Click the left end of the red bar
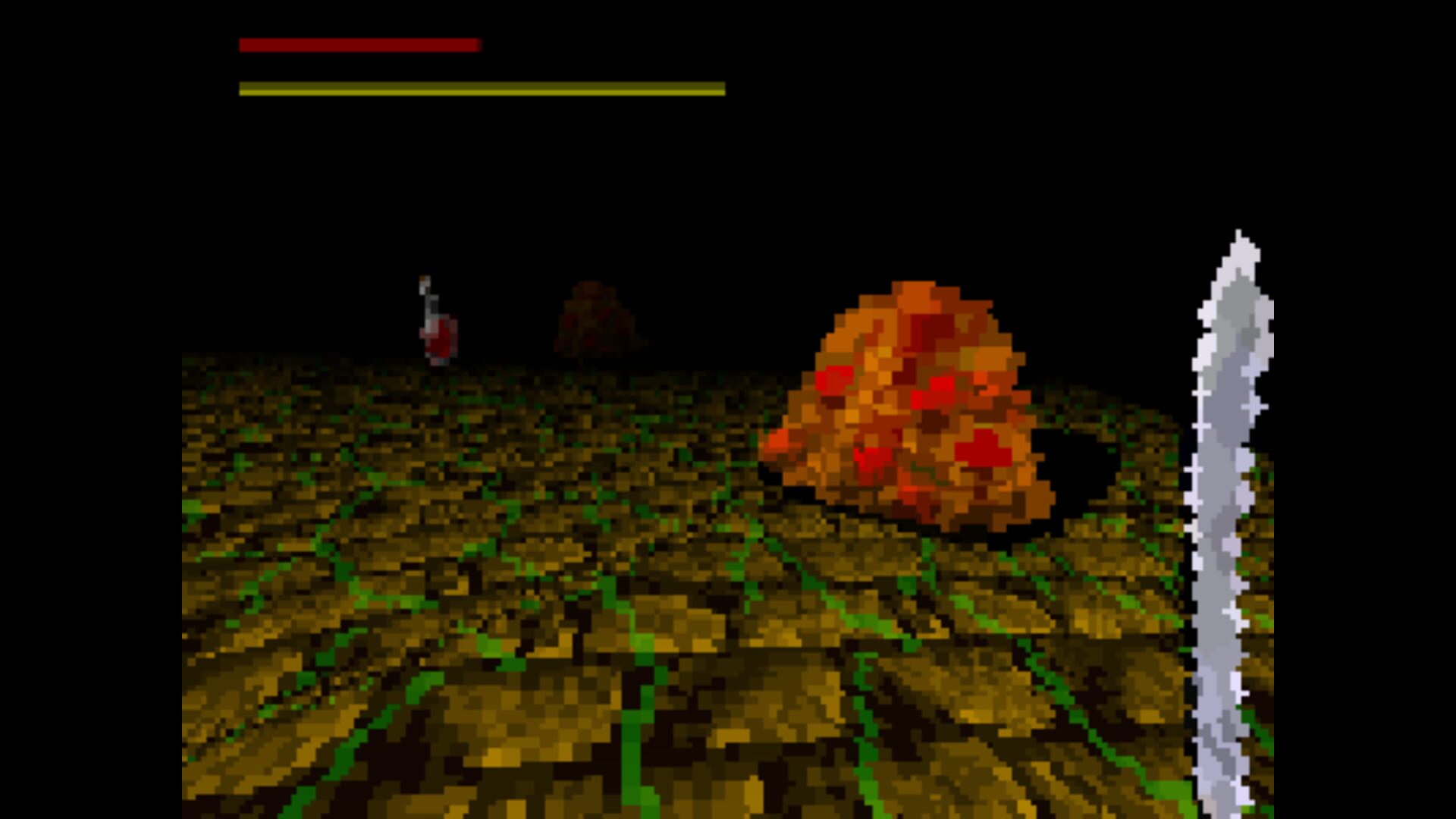The height and width of the screenshot is (819, 1456). (x=243, y=45)
